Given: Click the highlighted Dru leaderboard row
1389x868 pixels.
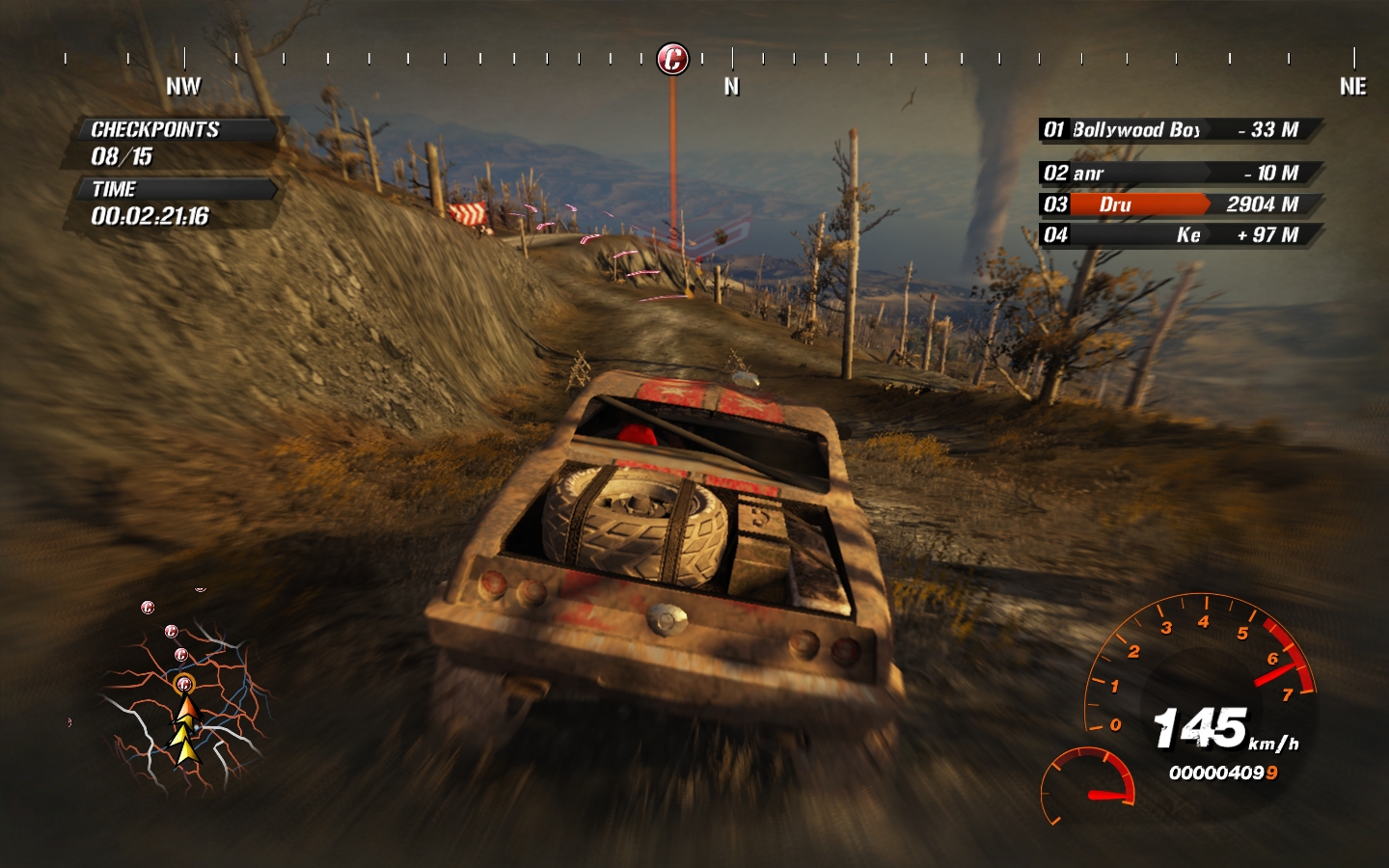Looking at the screenshot, I should (x=1177, y=204).
